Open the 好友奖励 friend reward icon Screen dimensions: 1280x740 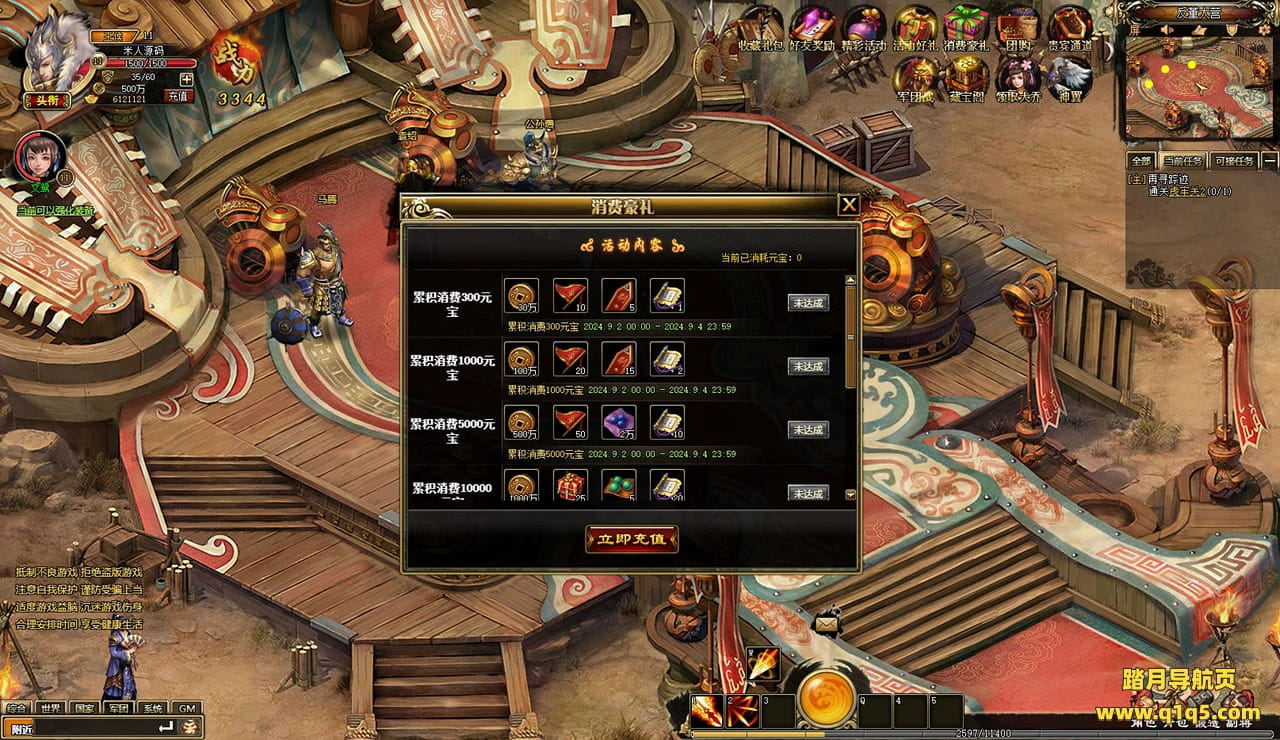(812, 26)
